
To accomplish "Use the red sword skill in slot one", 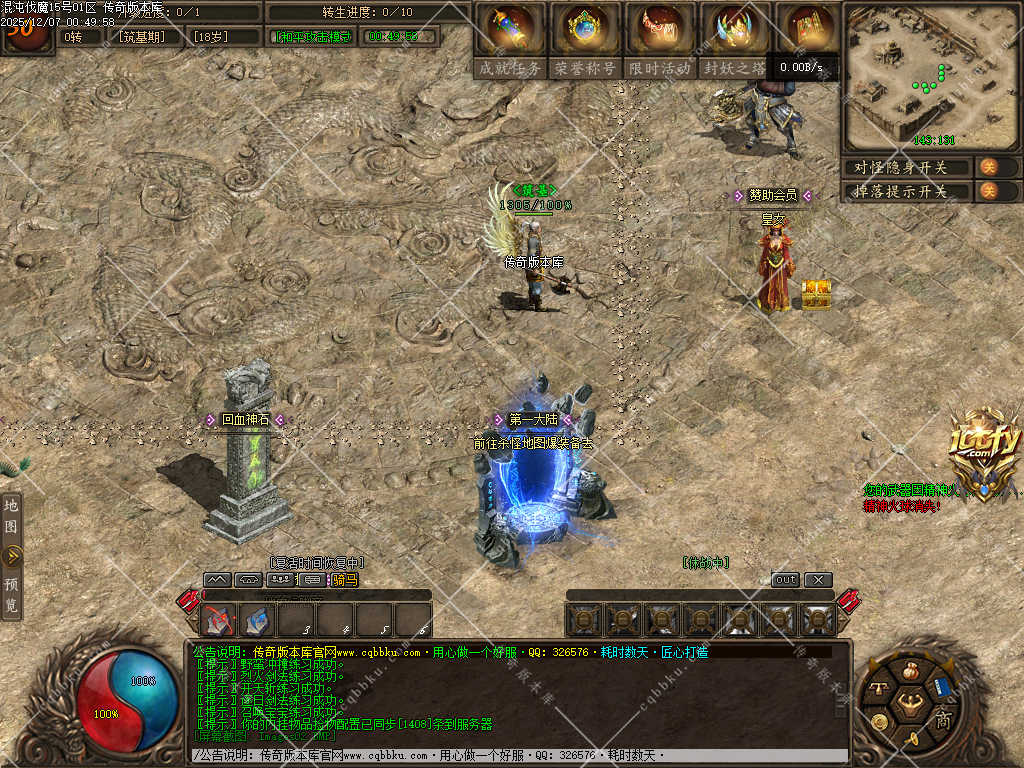I will click(218, 621).
